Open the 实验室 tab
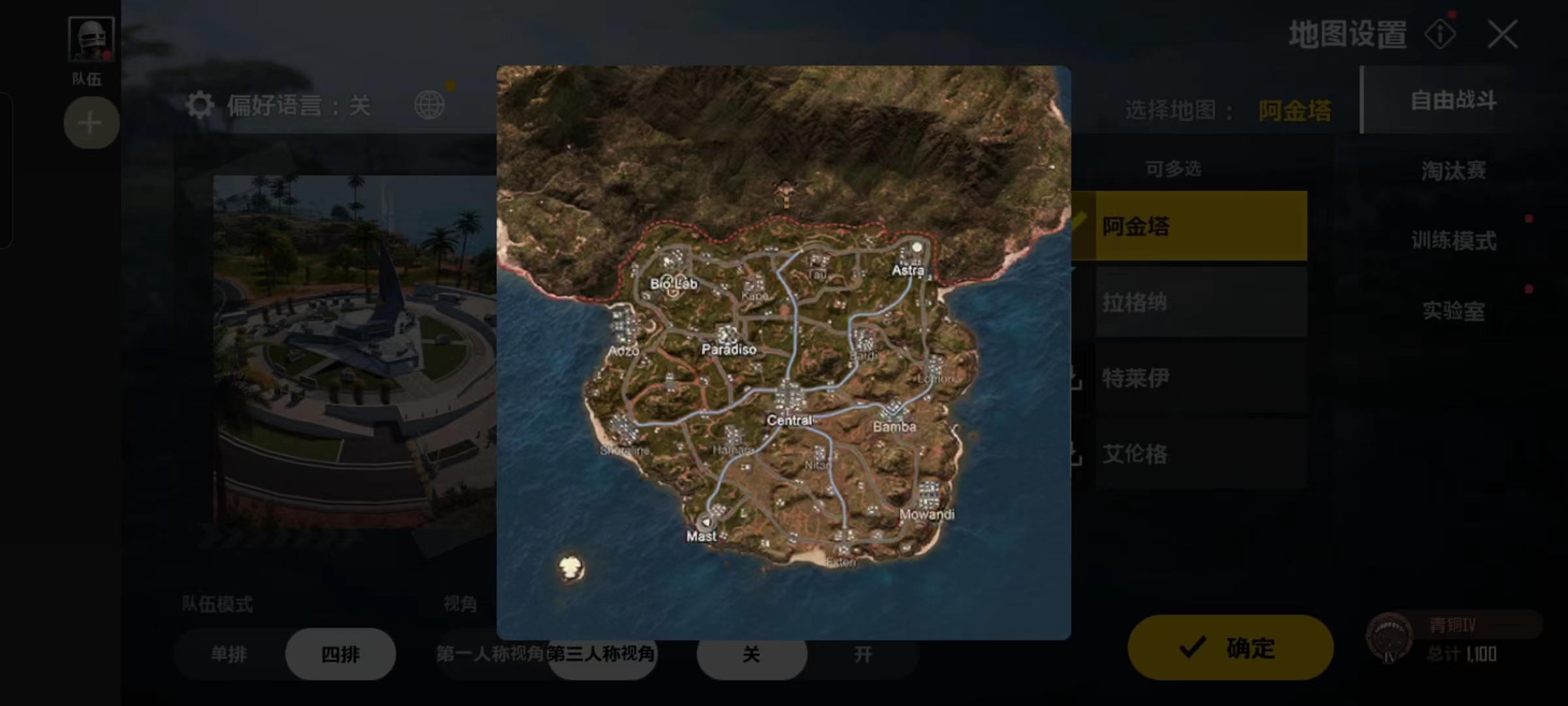 [x=1454, y=312]
